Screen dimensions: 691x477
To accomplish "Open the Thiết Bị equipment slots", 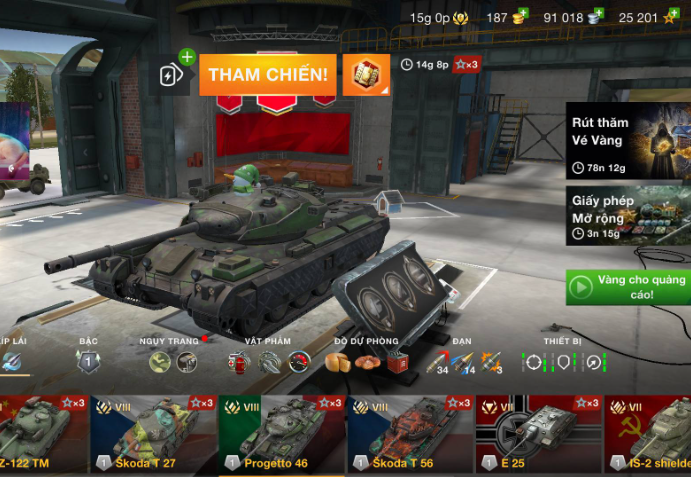I will (x=565, y=362).
